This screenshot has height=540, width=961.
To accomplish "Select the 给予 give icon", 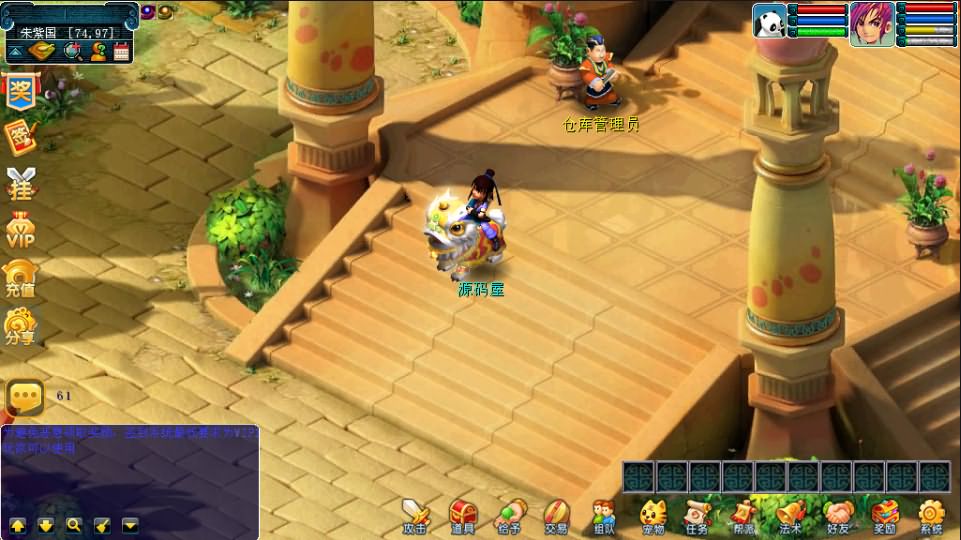I will pyautogui.click(x=510, y=516).
